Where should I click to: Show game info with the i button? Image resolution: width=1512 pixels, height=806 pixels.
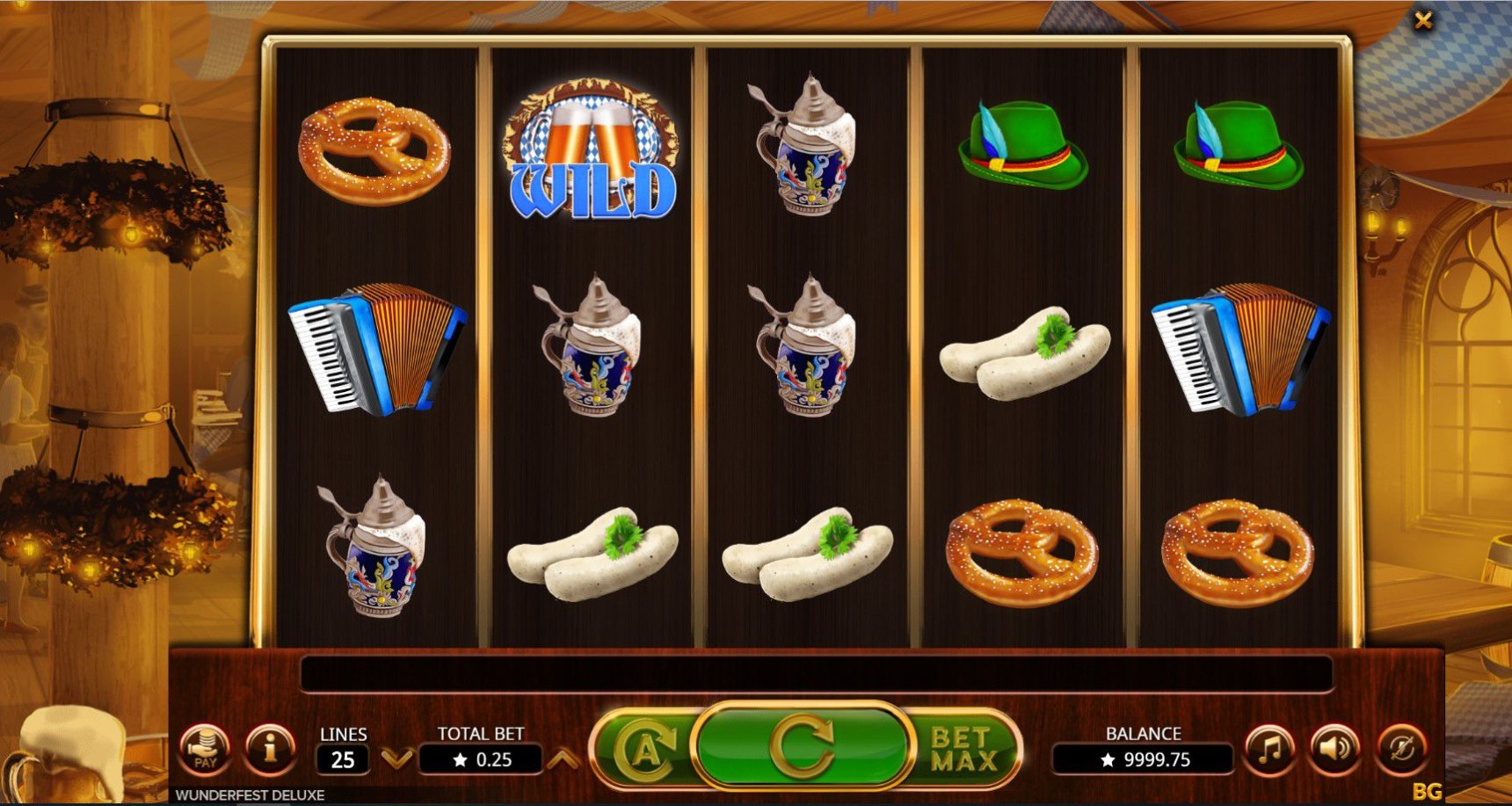270,750
